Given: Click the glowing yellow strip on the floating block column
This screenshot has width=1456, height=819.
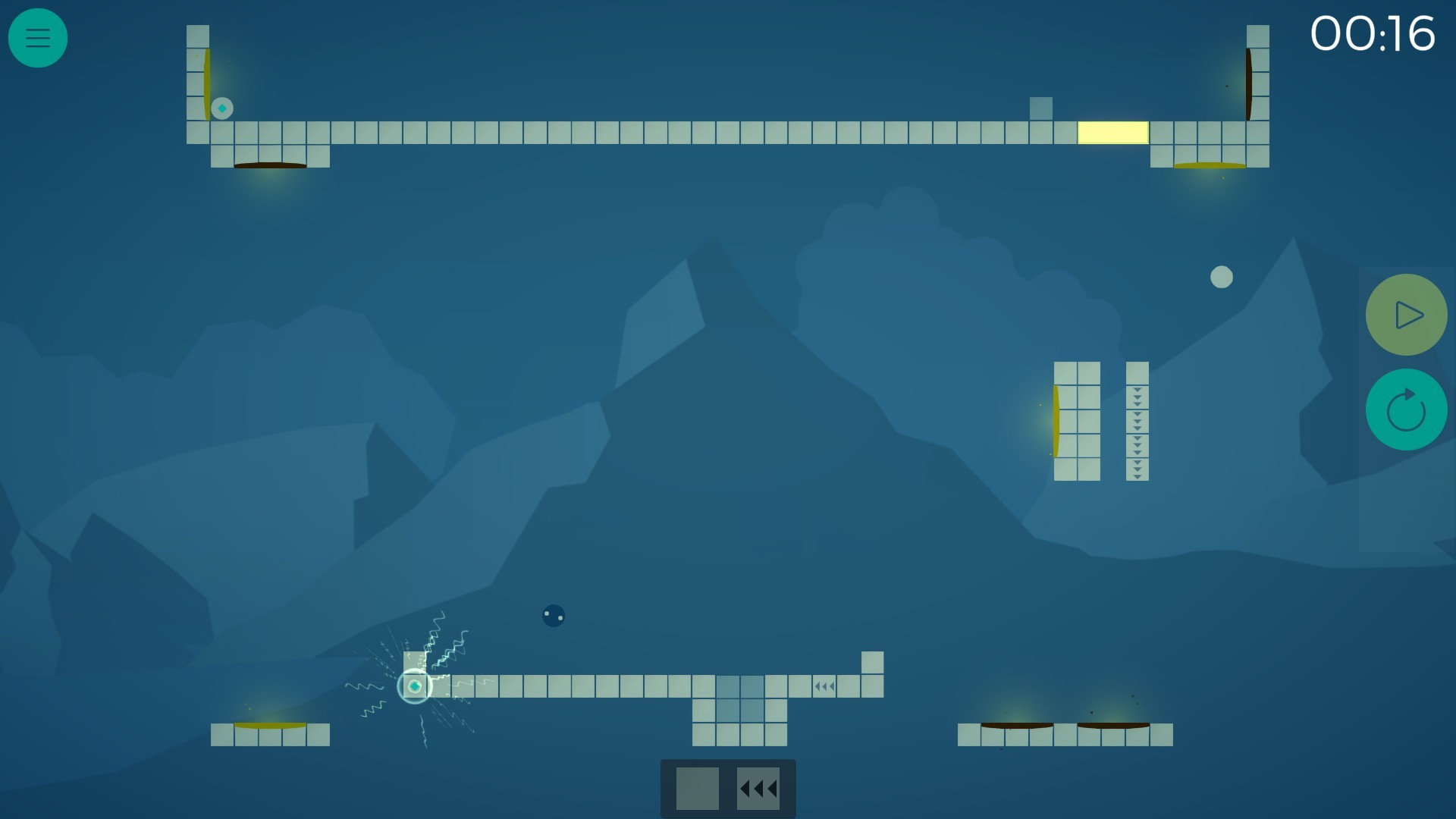Looking at the screenshot, I should [x=1056, y=422].
